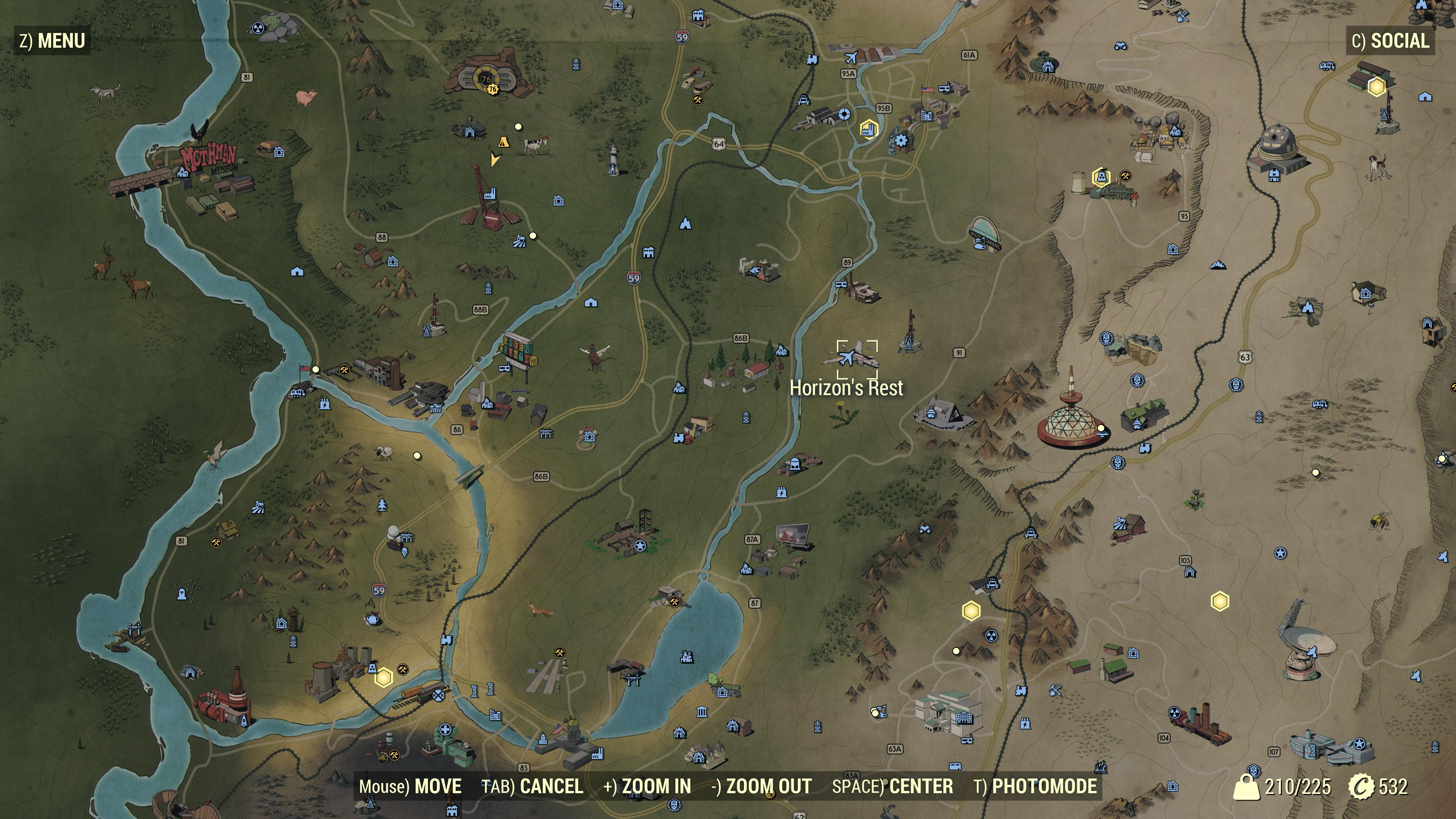Select the tombstone location marker
Image resolution: width=1456 pixels, height=819 pixels.
point(181,594)
